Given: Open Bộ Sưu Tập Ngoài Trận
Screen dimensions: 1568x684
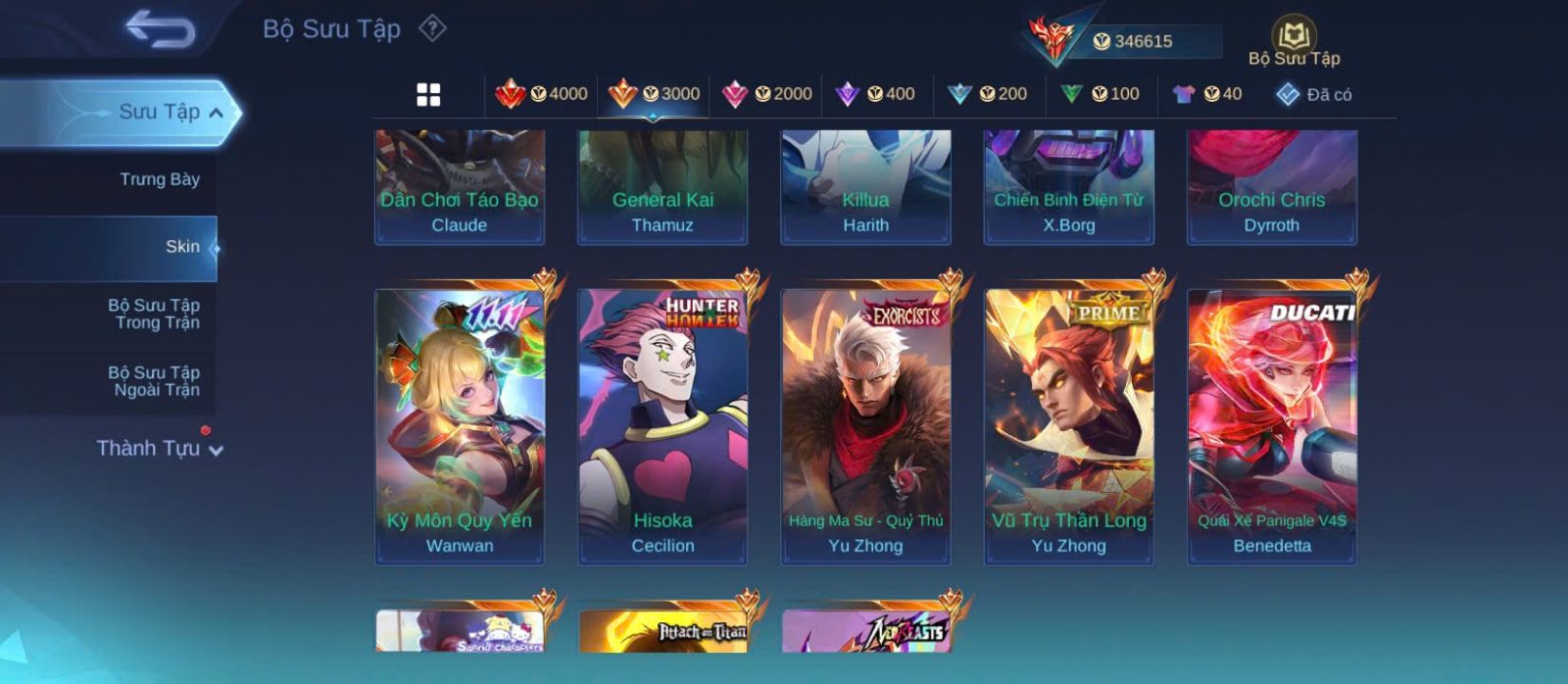Looking at the screenshot, I should 154,381.
